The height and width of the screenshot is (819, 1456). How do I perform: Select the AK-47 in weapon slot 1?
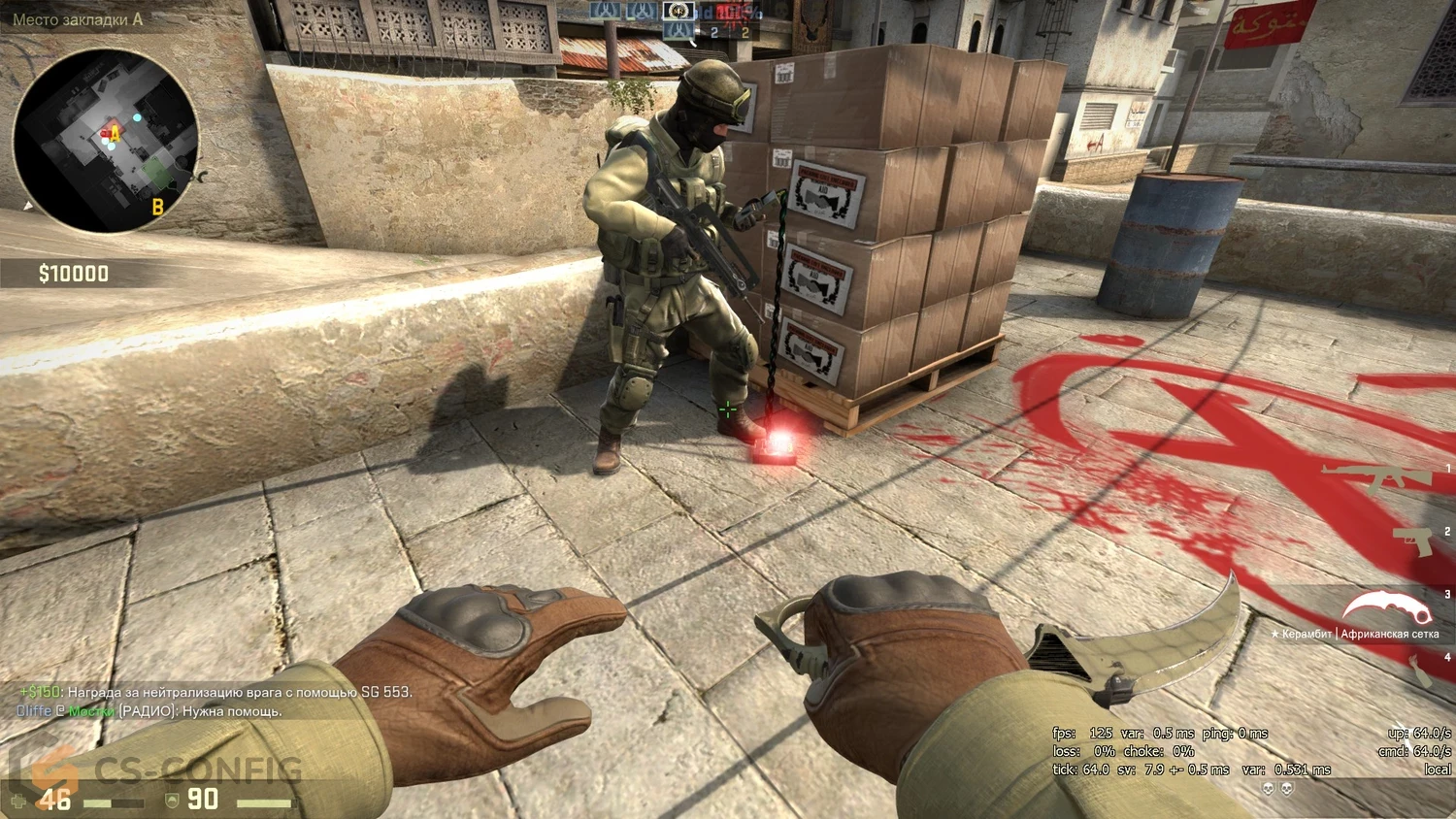[x=1378, y=477]
